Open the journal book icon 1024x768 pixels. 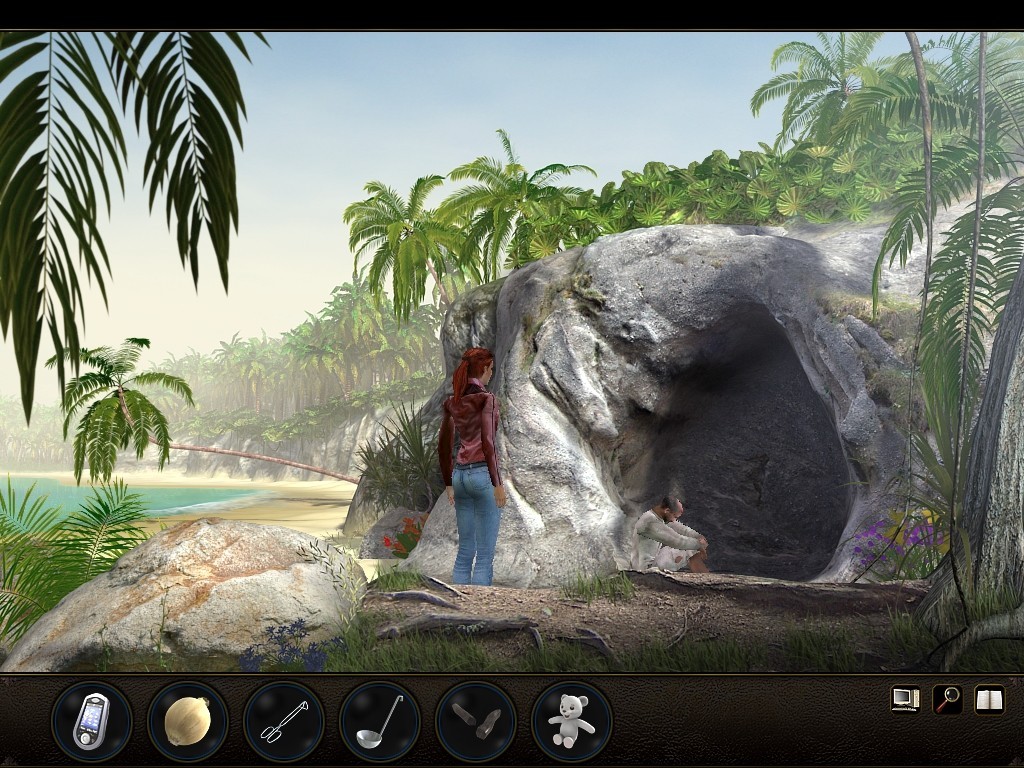[x=989, y=699]
